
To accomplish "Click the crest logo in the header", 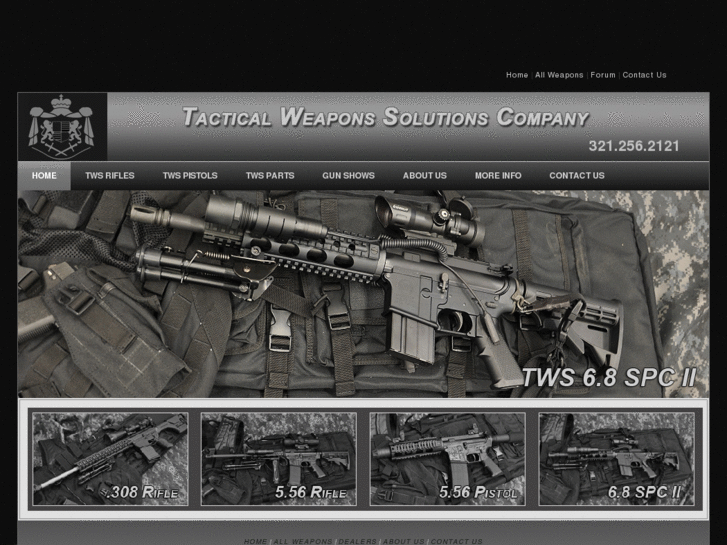I will [x=62, y=127].
